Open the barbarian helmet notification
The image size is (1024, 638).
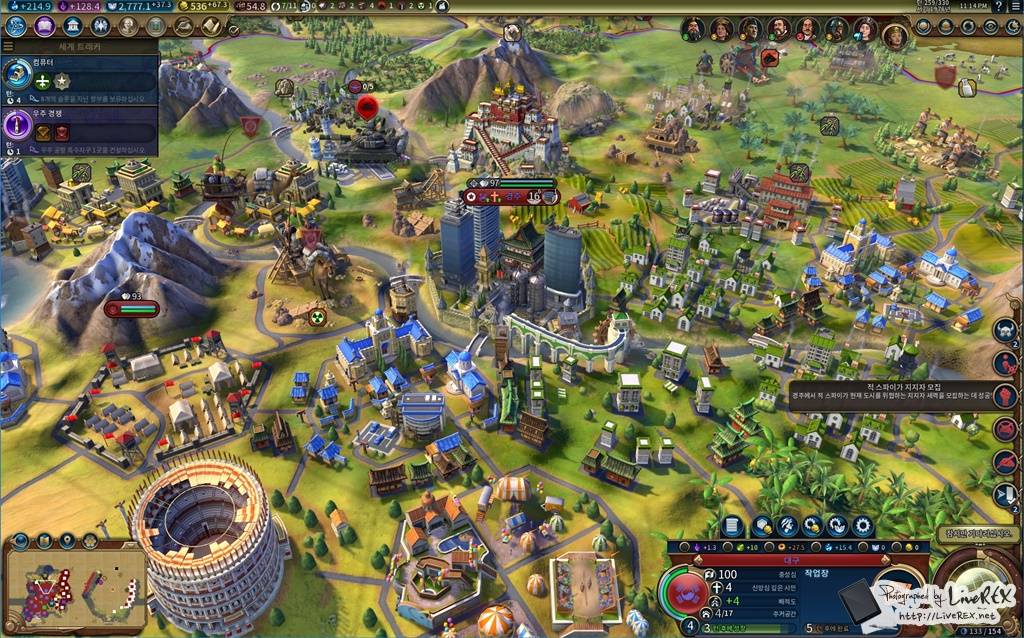[1005, 329]
